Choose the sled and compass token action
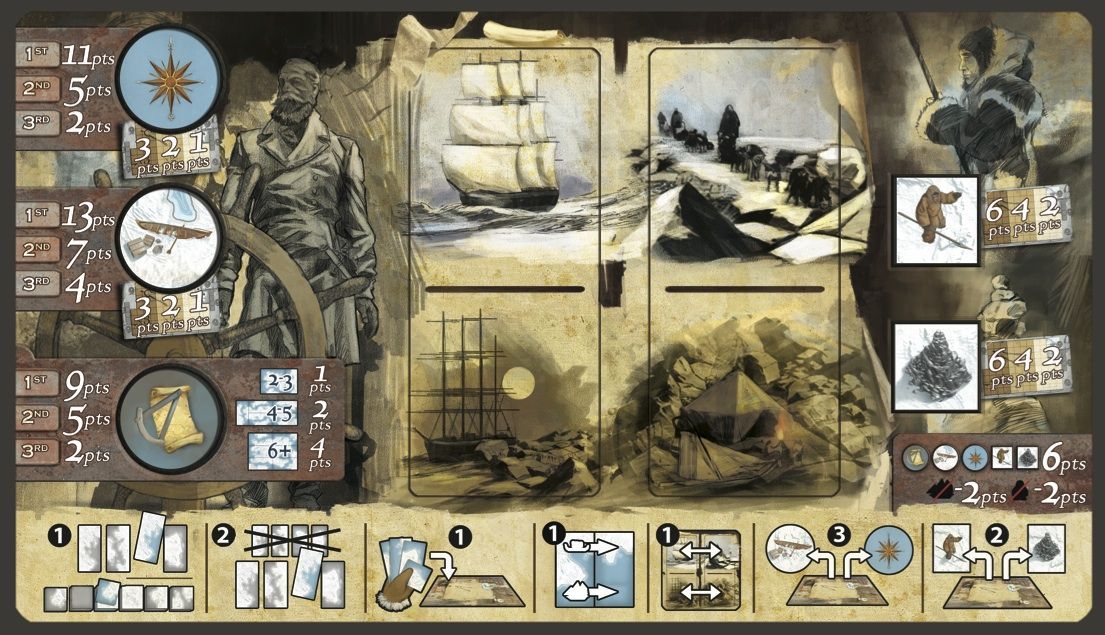The width and height of the screenshot is (1105, 635). pos(834,566)
